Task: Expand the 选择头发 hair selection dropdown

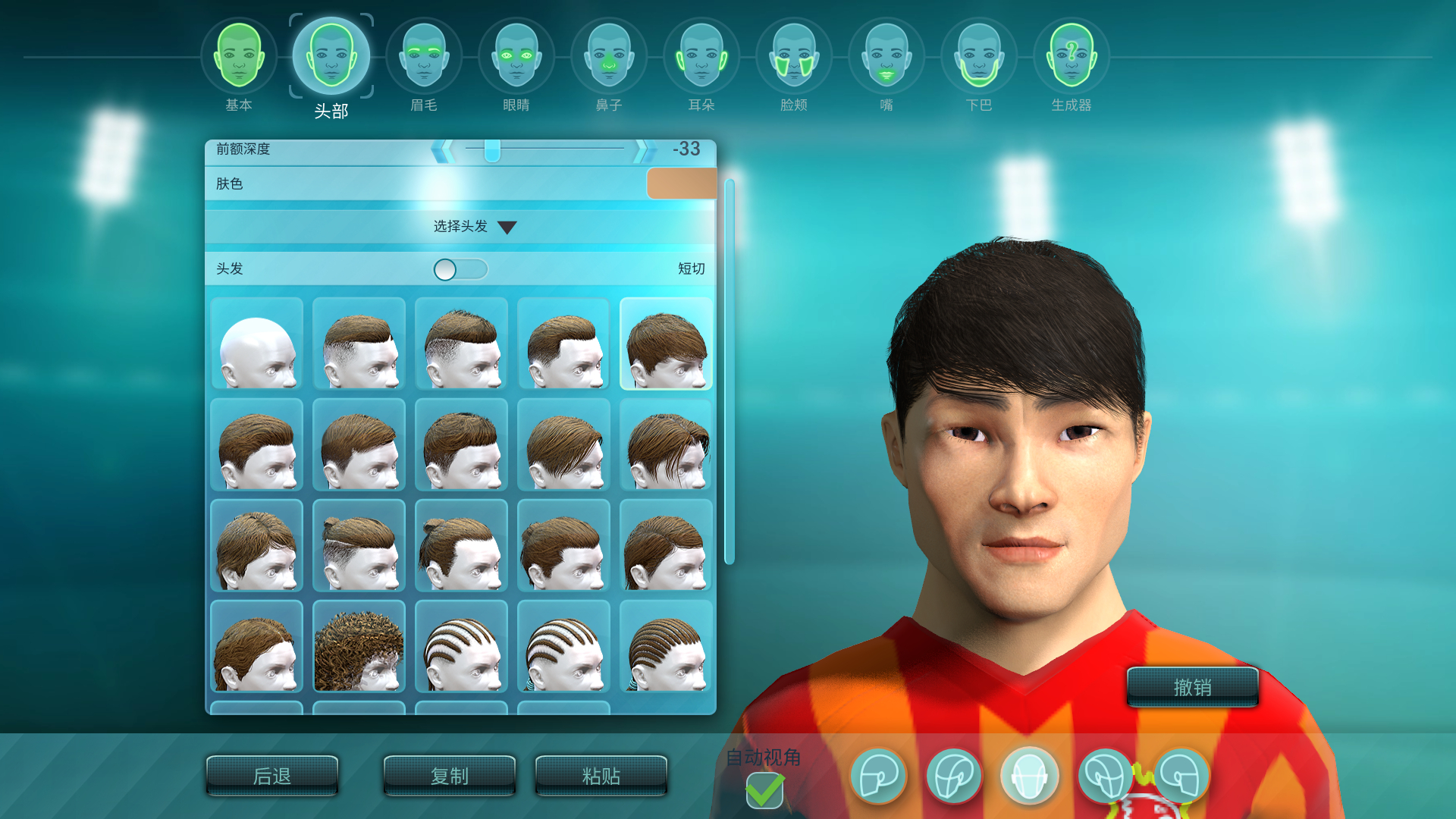Action: point(471,226)
